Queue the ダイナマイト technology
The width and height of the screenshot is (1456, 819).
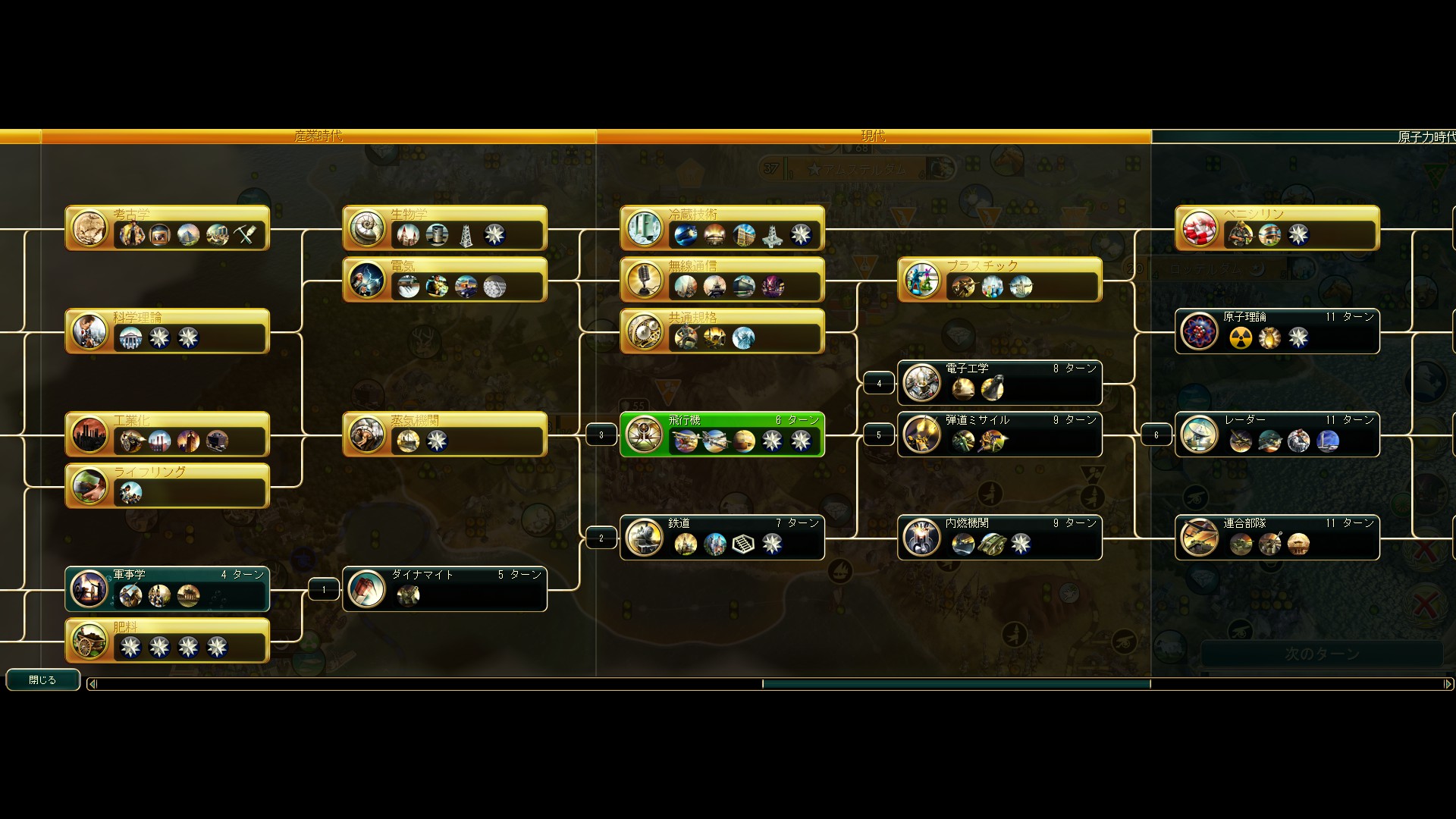point(444,589)
